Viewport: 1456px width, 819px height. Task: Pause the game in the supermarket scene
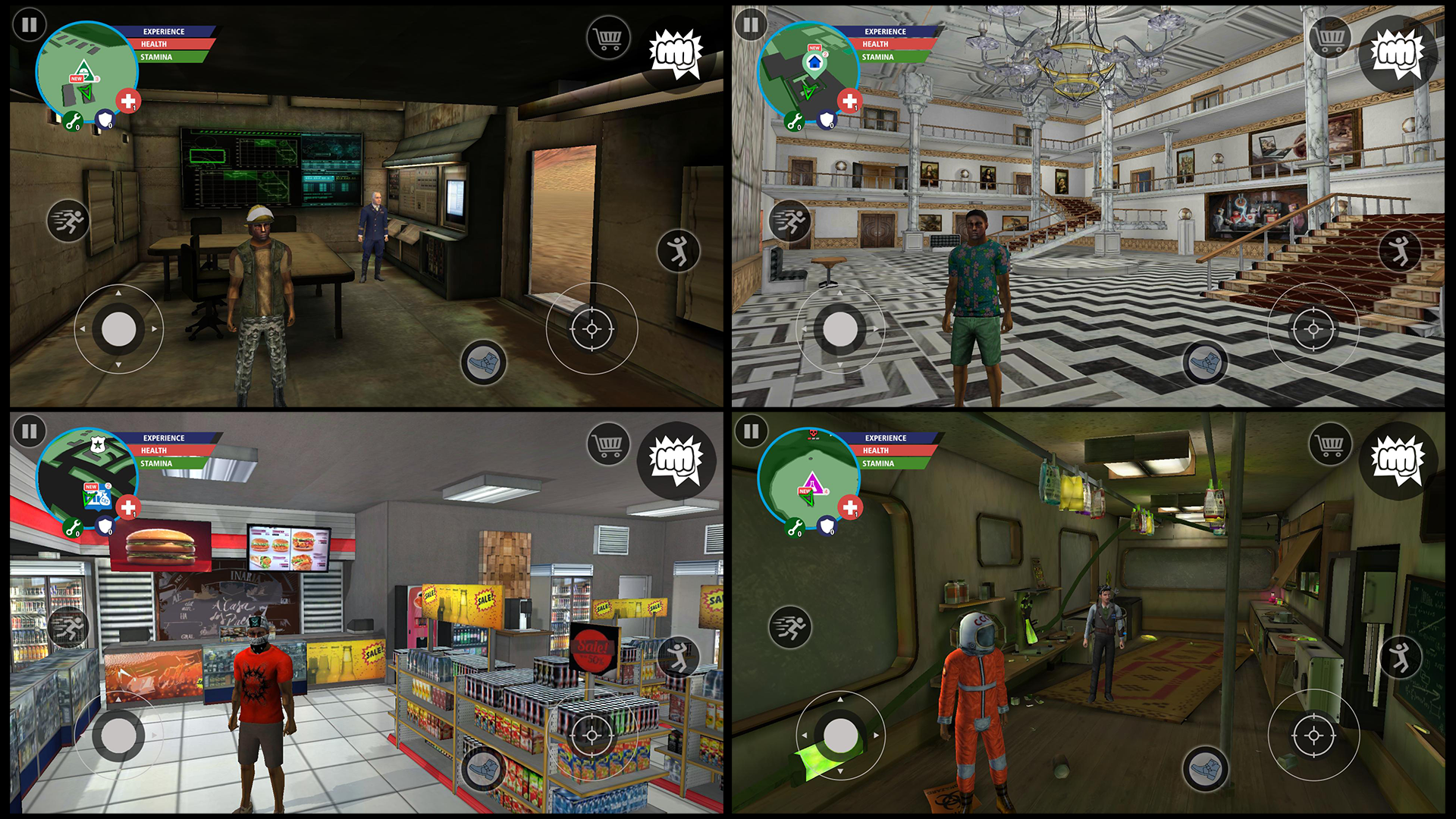30,432
